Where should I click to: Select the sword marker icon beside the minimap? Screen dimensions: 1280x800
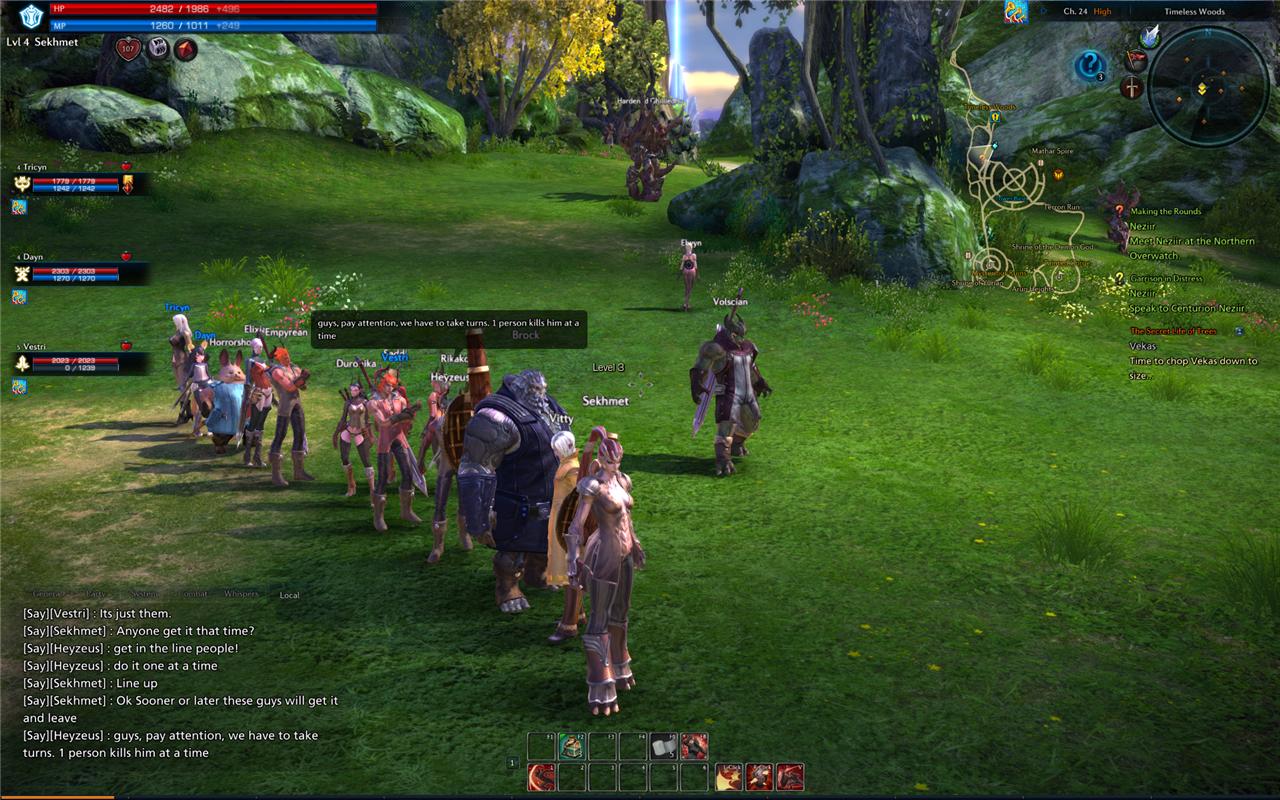coord(1132,88)
